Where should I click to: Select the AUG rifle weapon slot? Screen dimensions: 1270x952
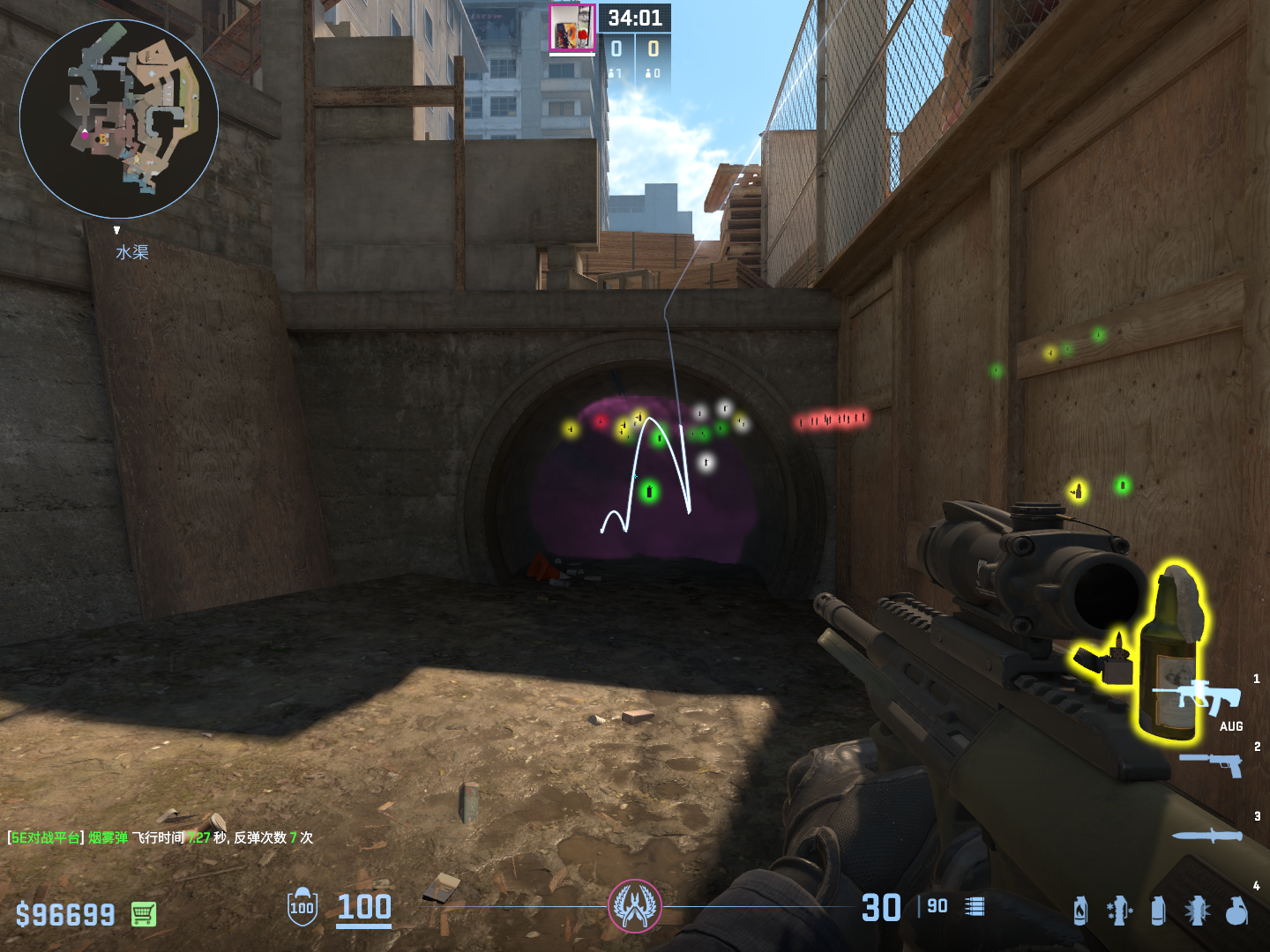click(1209, 698)
